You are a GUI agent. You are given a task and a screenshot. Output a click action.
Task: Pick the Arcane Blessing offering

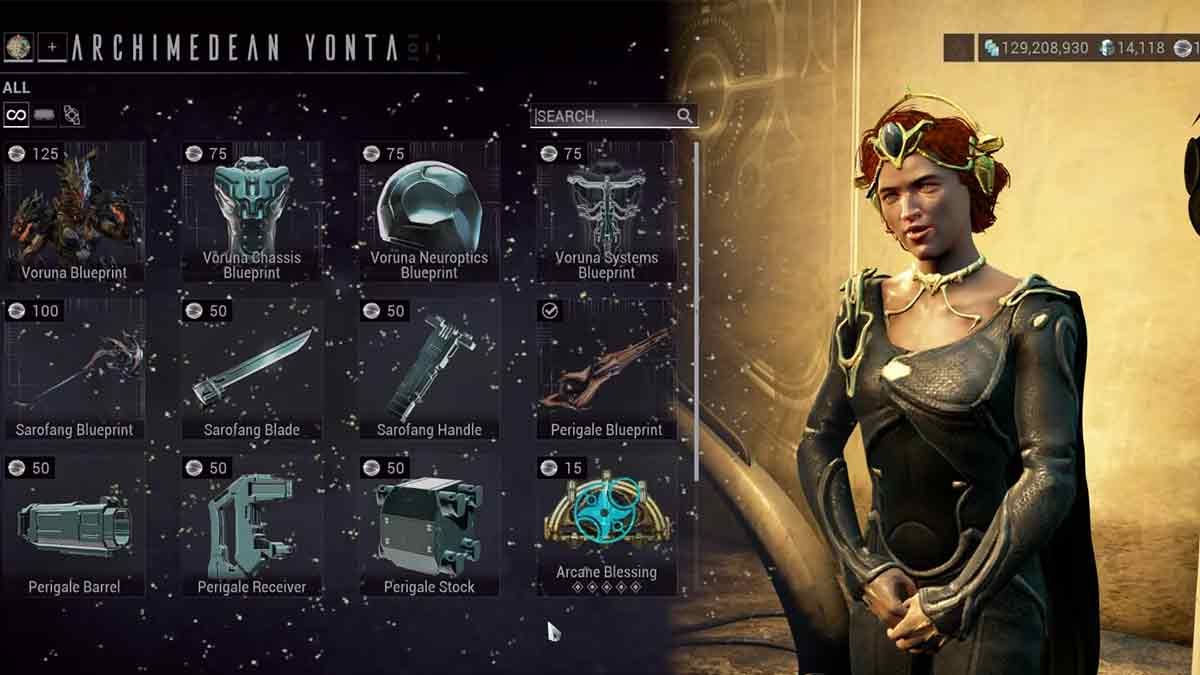(606, 523)
